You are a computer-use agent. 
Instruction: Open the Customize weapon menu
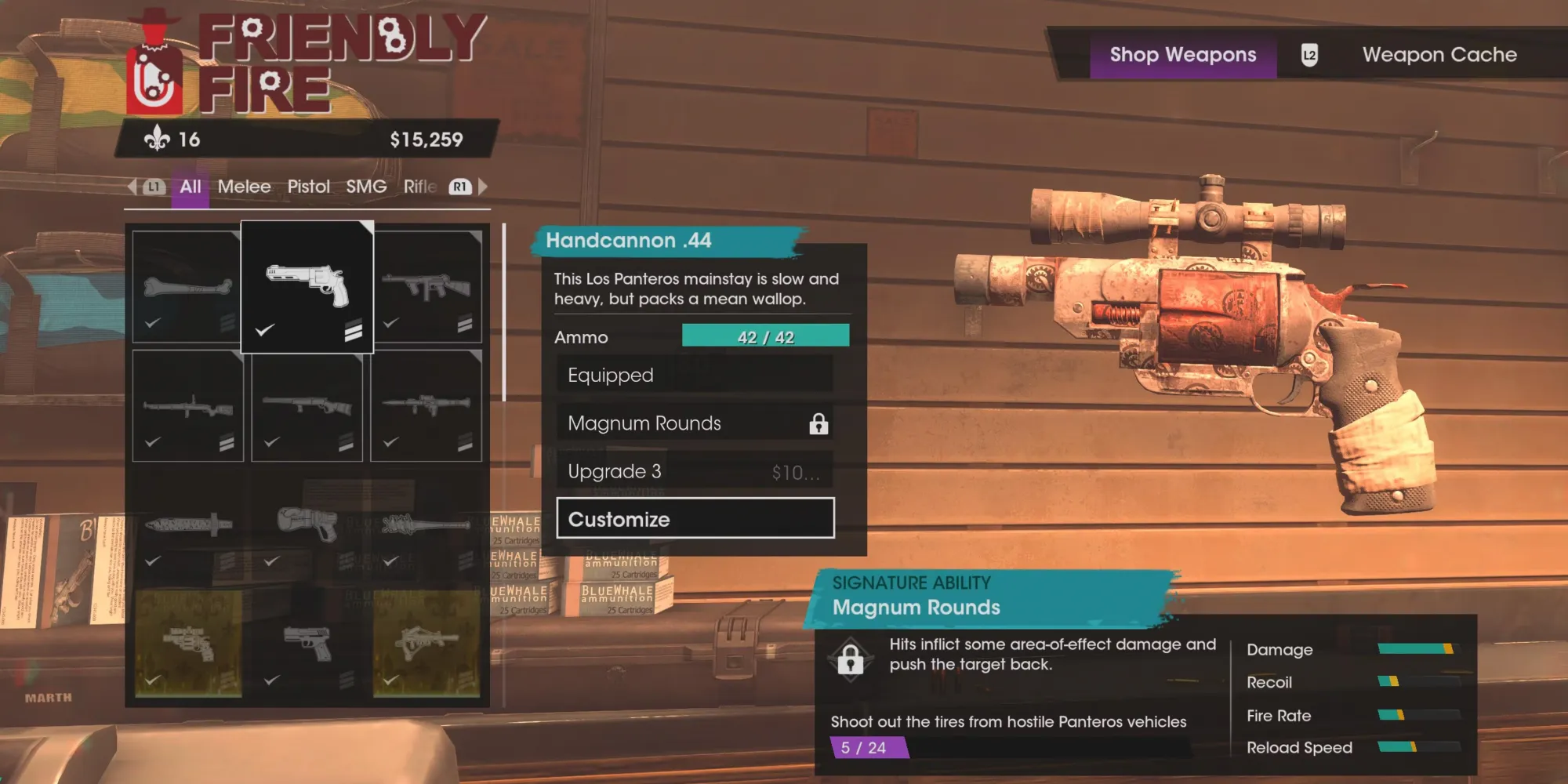[x=695, y=518]
